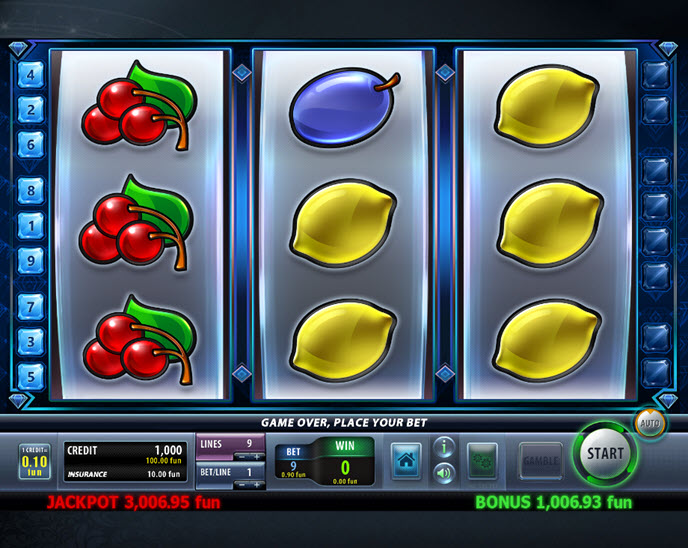Select payline number 5
This screenshot has width=688, height=548.
[30, 376]
